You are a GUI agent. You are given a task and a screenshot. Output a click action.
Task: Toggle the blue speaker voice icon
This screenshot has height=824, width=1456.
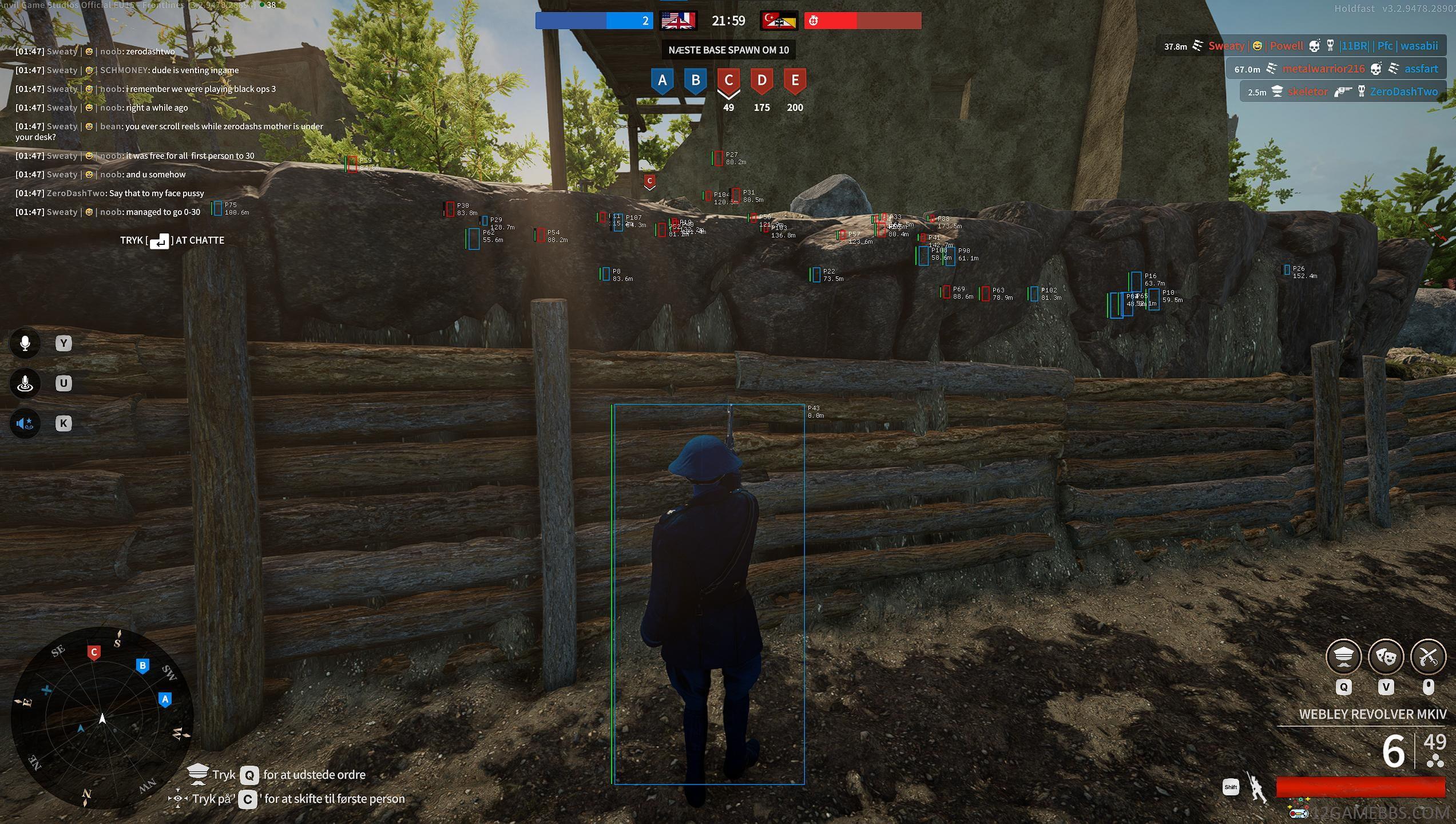[x=25, y=423]
